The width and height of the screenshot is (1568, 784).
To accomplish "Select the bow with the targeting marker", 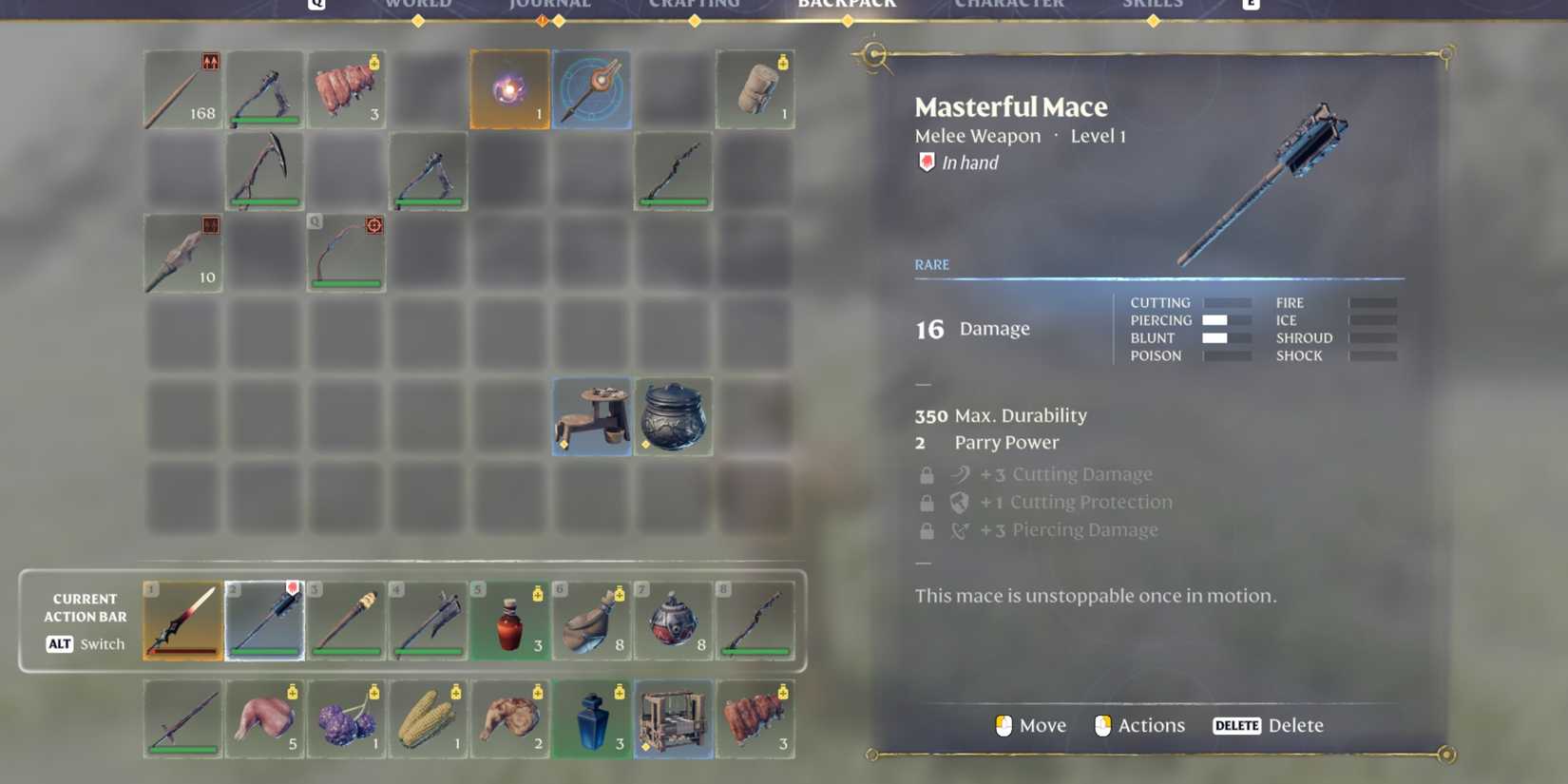I will point(346,254).
